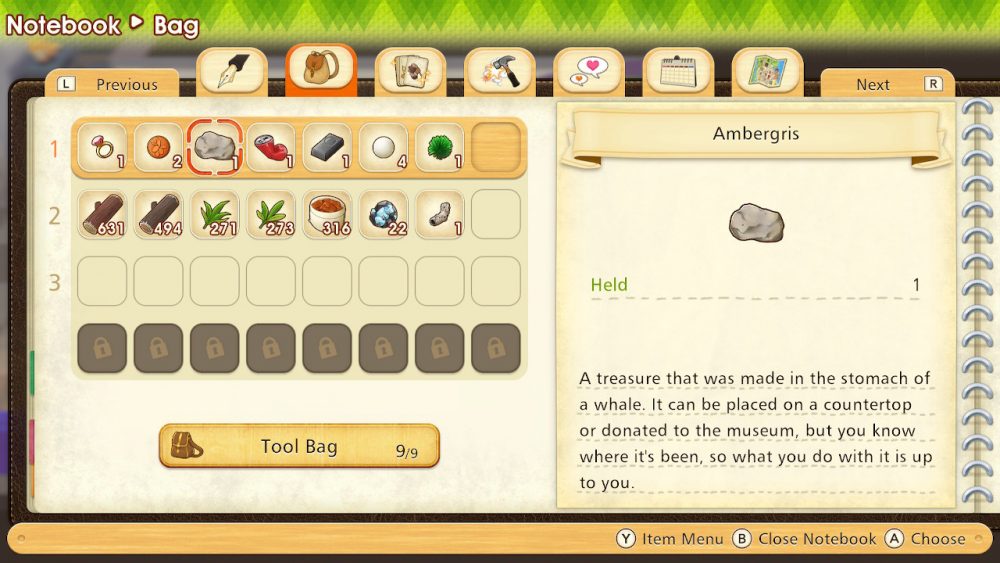The image size is (1000, 563).
Task: Select the blue ore stack of 22
Action: pos(383,215)
